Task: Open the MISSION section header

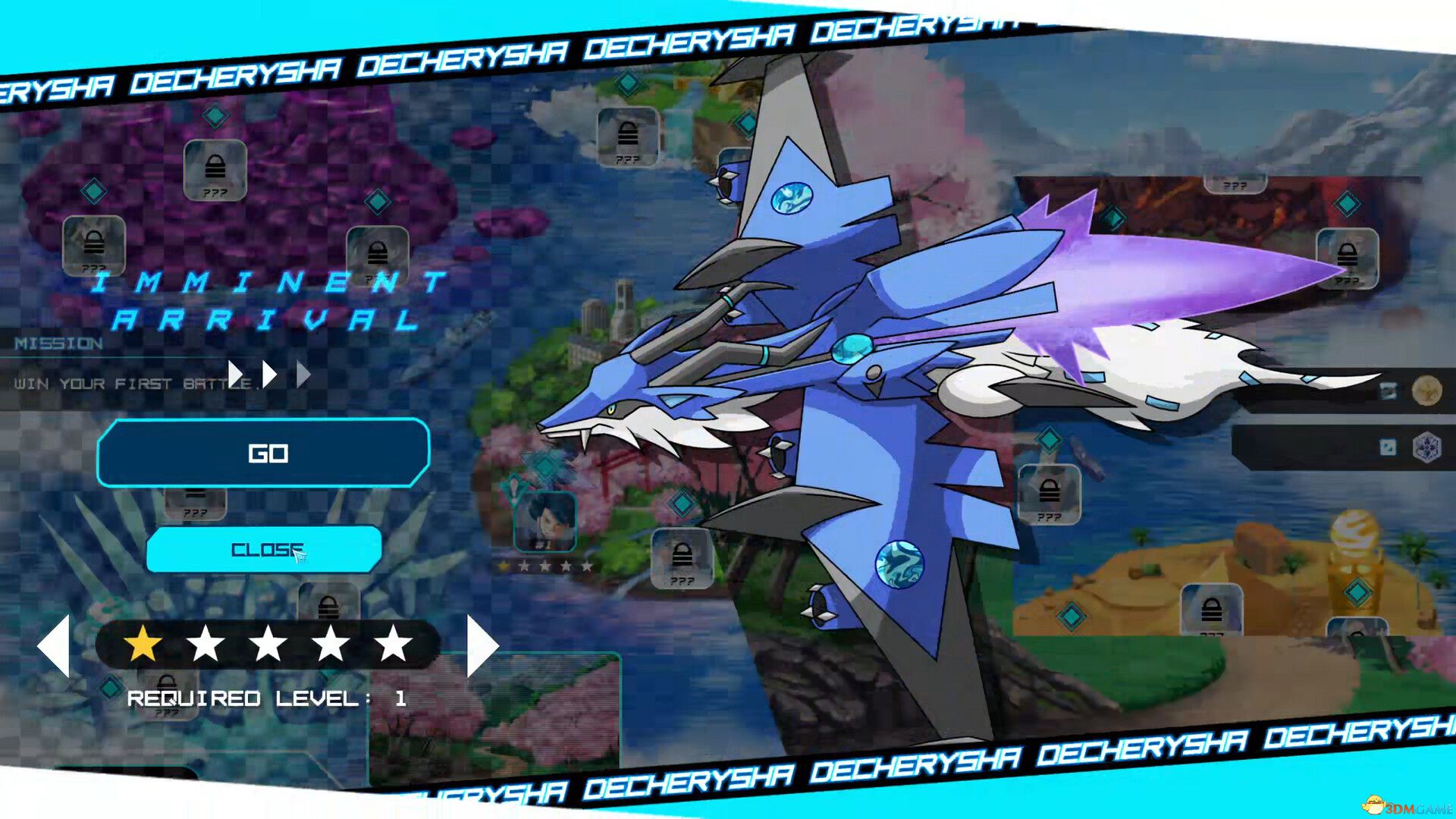Action: 61,344
